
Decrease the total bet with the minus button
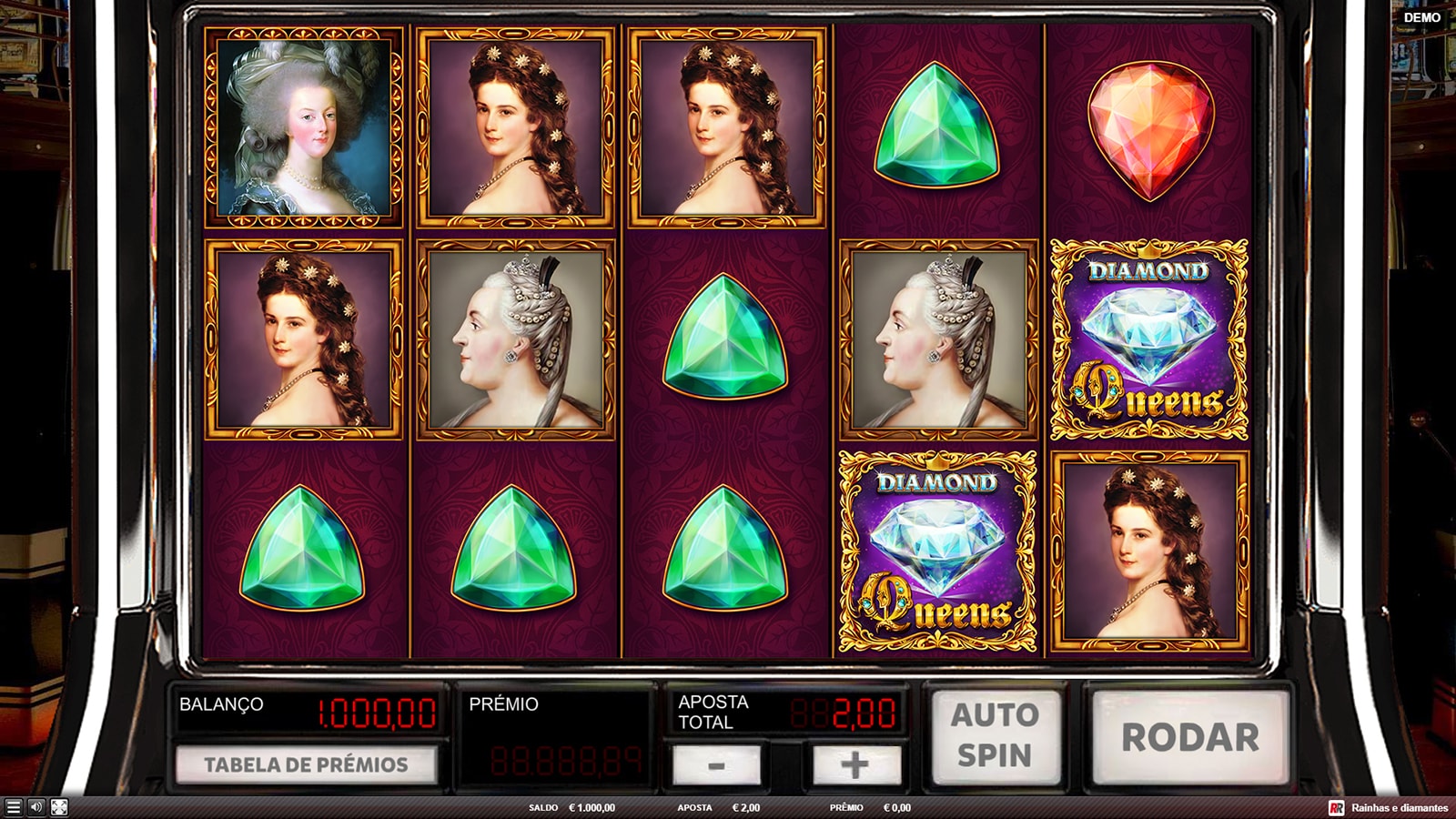point(716,765)
